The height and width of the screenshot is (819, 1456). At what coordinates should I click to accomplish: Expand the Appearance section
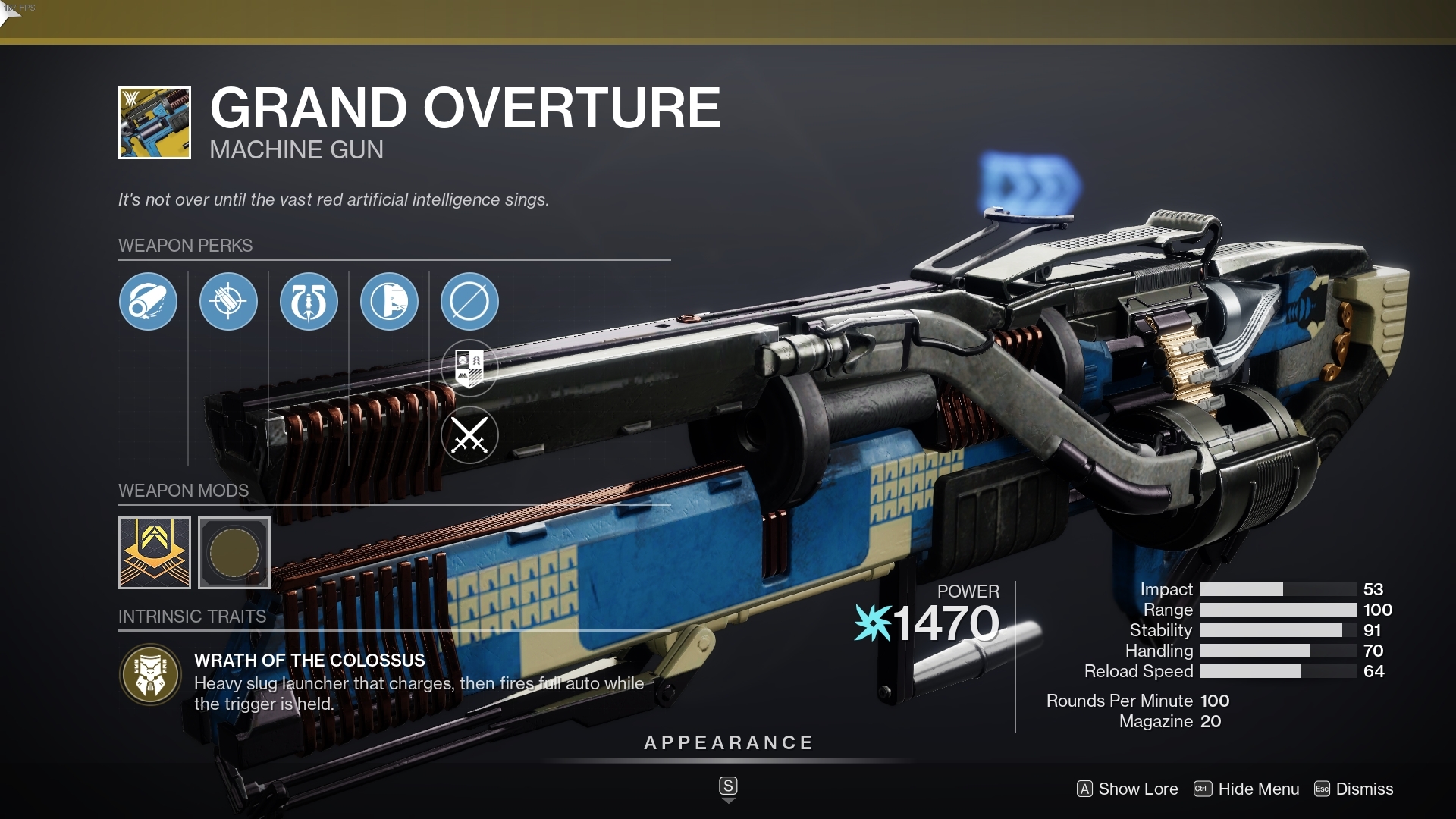(x=727, y=742)
